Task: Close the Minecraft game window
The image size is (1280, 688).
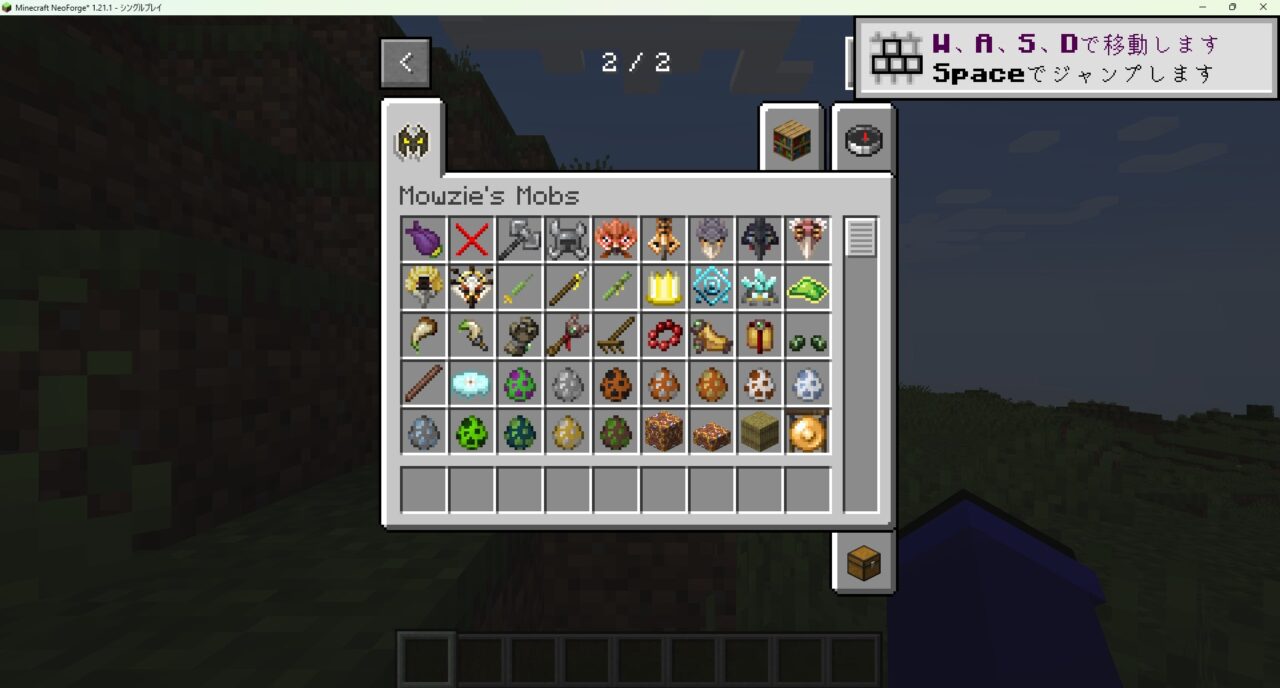Action: tap(1262, 7)
